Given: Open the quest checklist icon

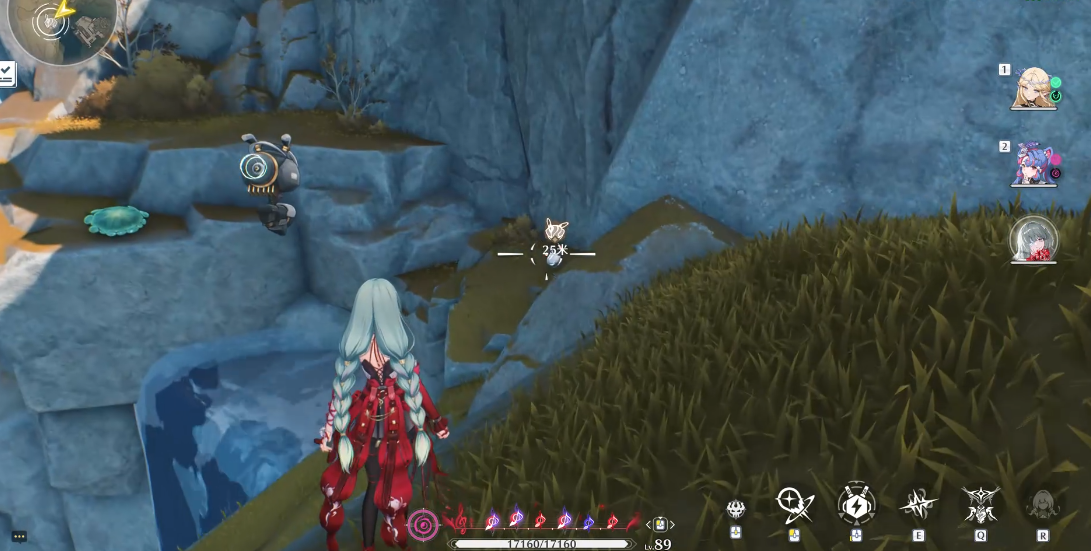Looking at the screenshot, I should 6,73.
